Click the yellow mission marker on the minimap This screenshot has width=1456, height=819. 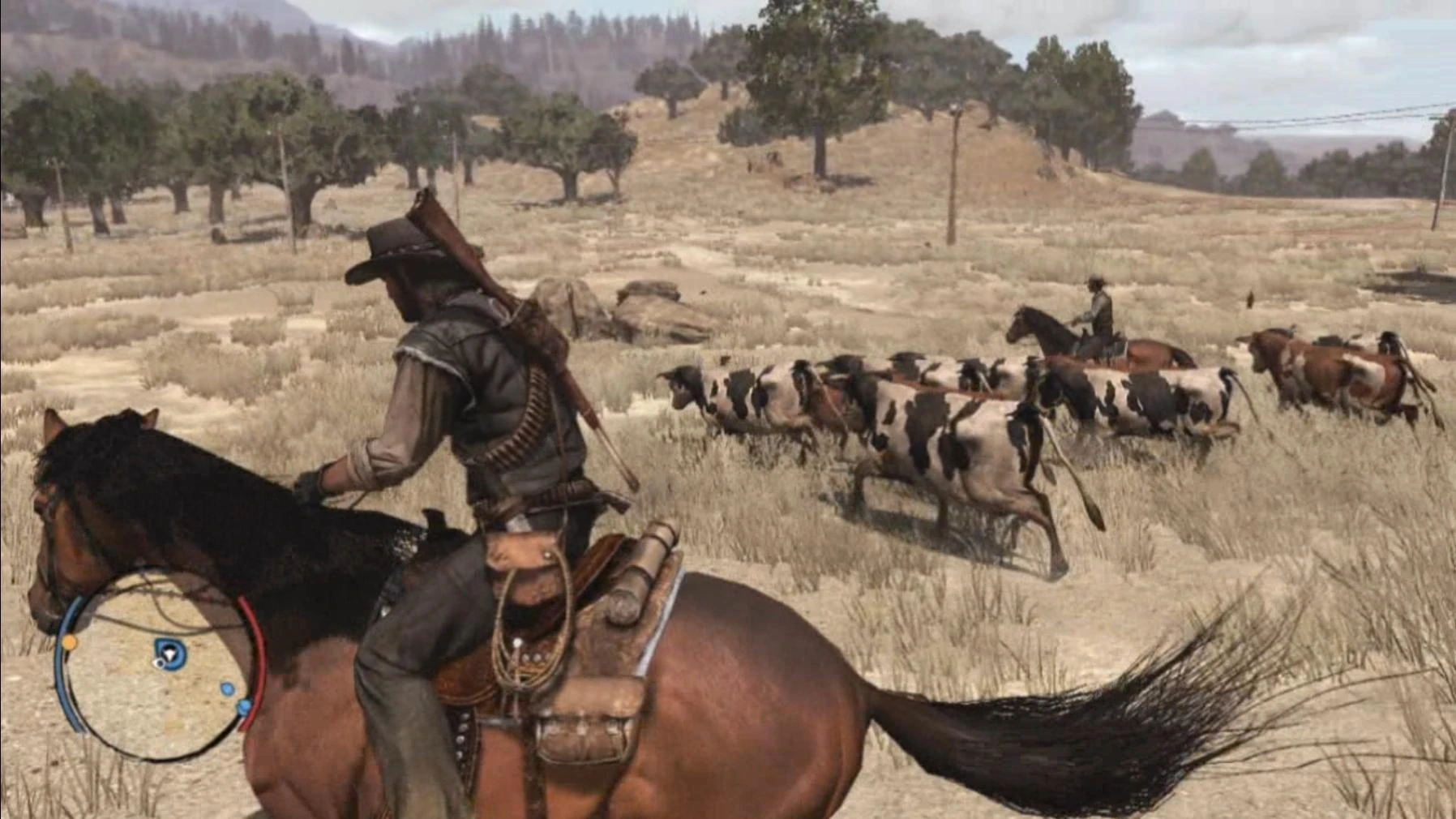point(70,641)
